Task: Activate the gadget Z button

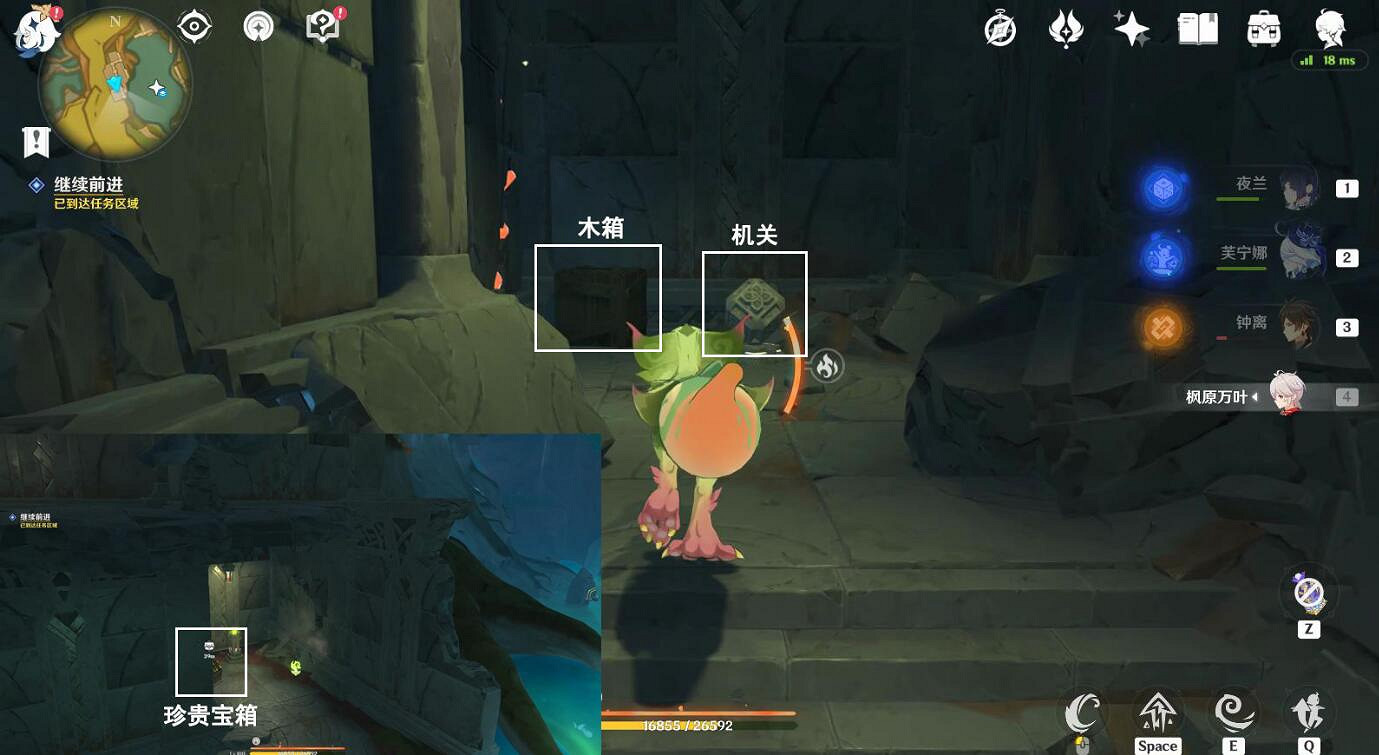Action: [1308, 591]
